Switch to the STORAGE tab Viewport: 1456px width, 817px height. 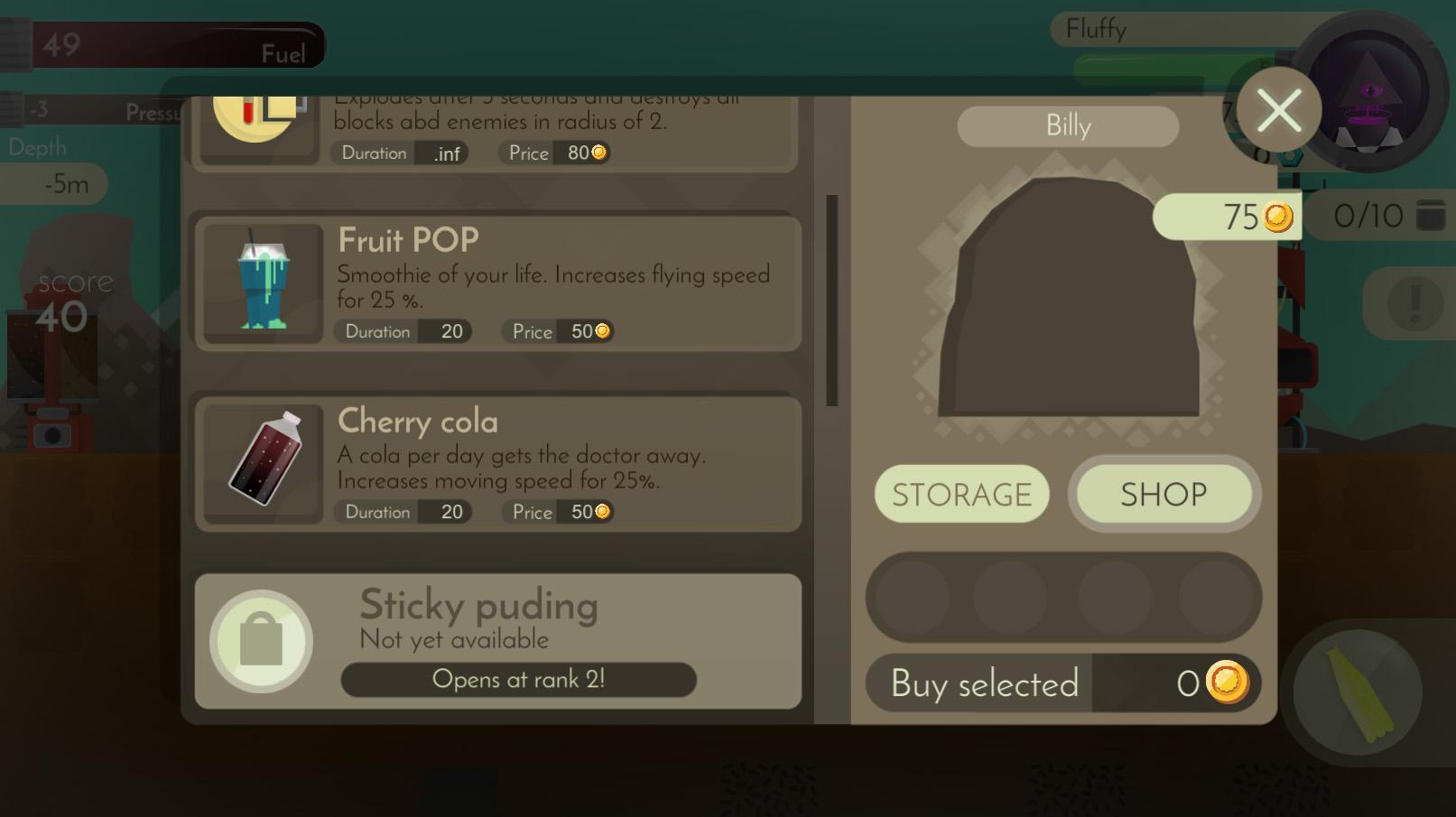[961, 494]
